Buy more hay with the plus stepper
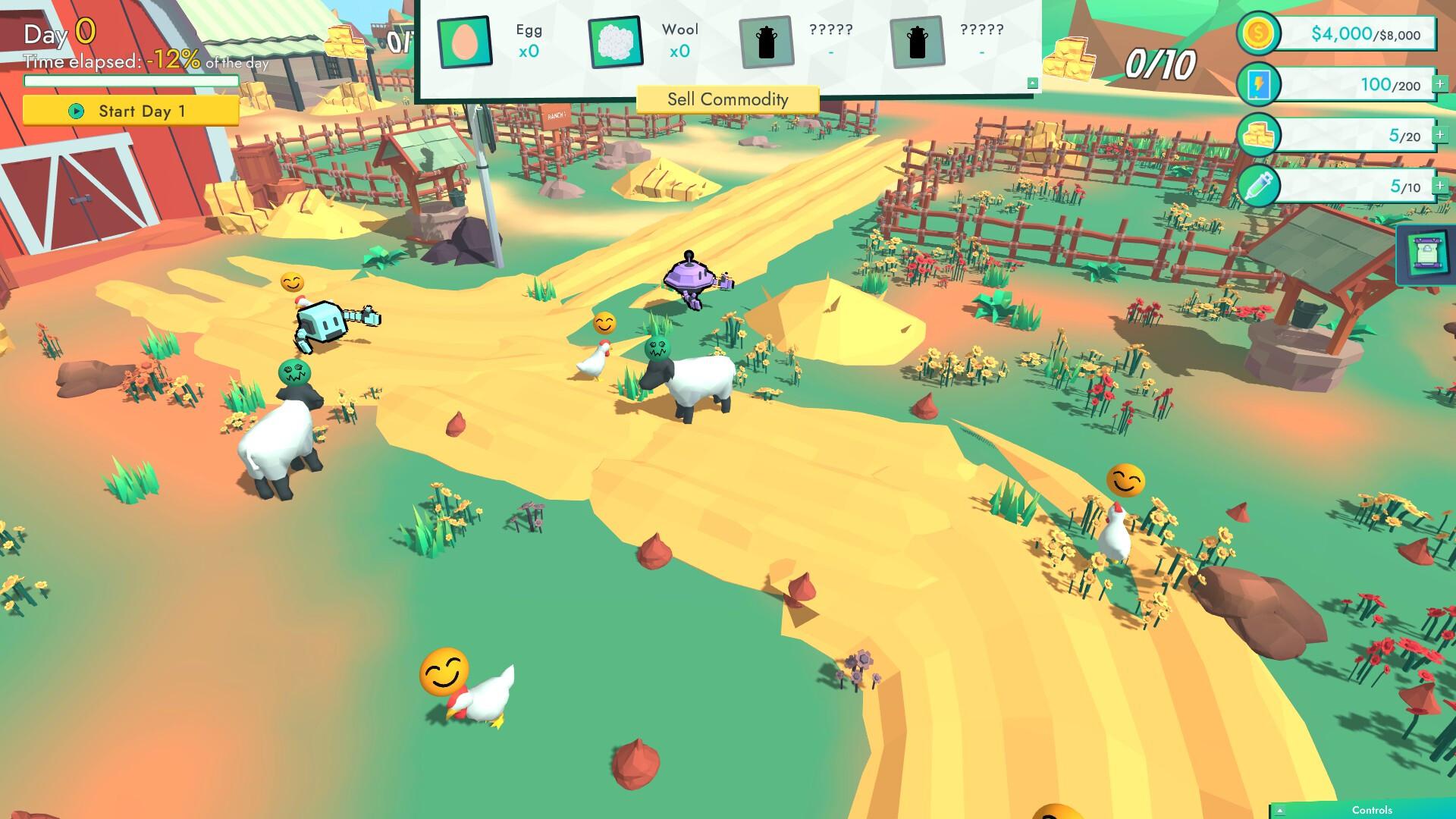The height and width of the screenshot is (819, 1456). coord(1439,135)
